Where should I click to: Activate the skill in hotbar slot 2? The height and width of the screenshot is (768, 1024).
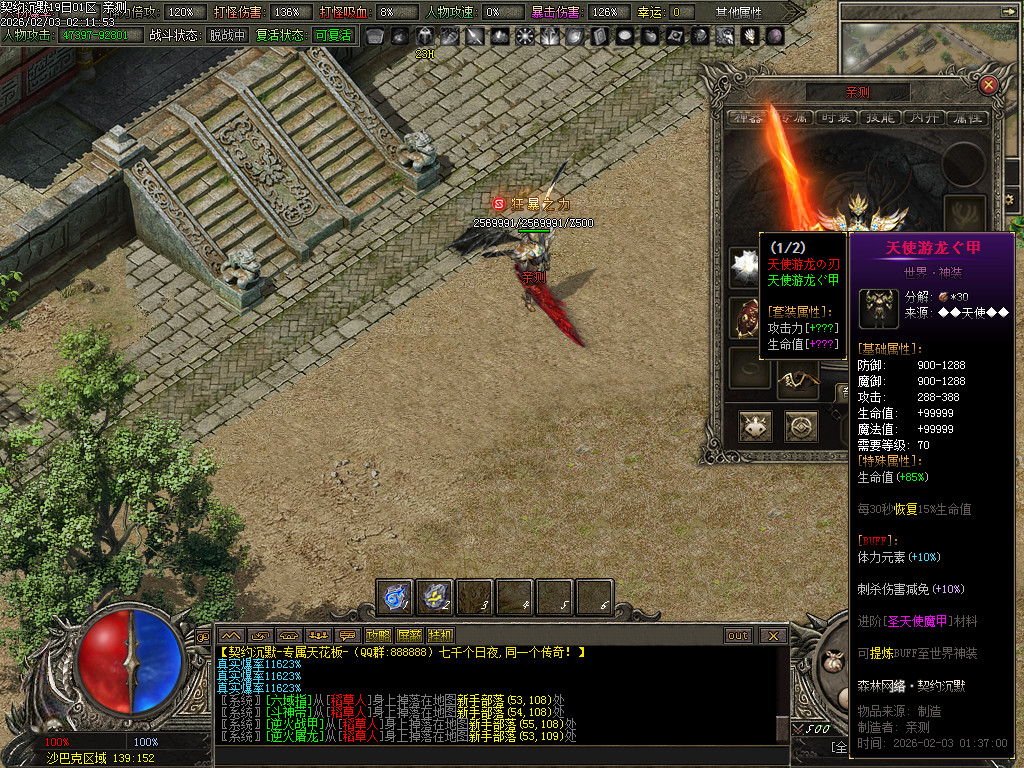pyautogui.click(x=435, y=597)
